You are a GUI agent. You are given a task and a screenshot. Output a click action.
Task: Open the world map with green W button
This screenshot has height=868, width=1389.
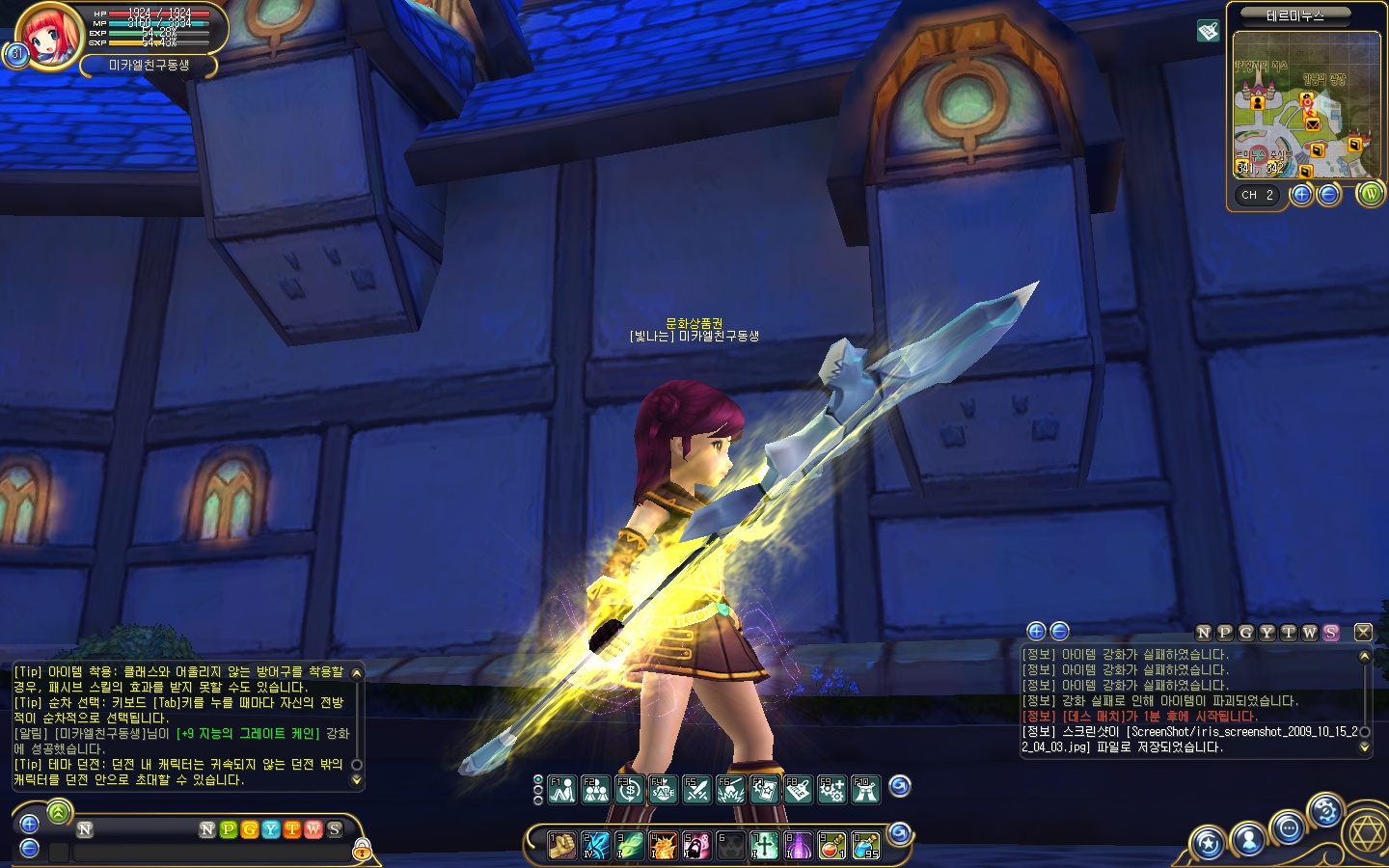tap(1370, 194)
